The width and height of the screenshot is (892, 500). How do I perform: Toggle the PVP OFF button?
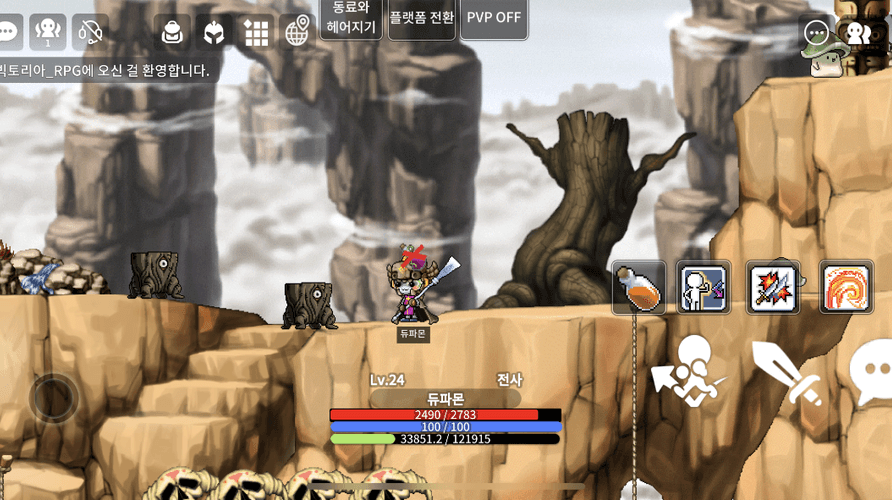click(x=494, y=18)
